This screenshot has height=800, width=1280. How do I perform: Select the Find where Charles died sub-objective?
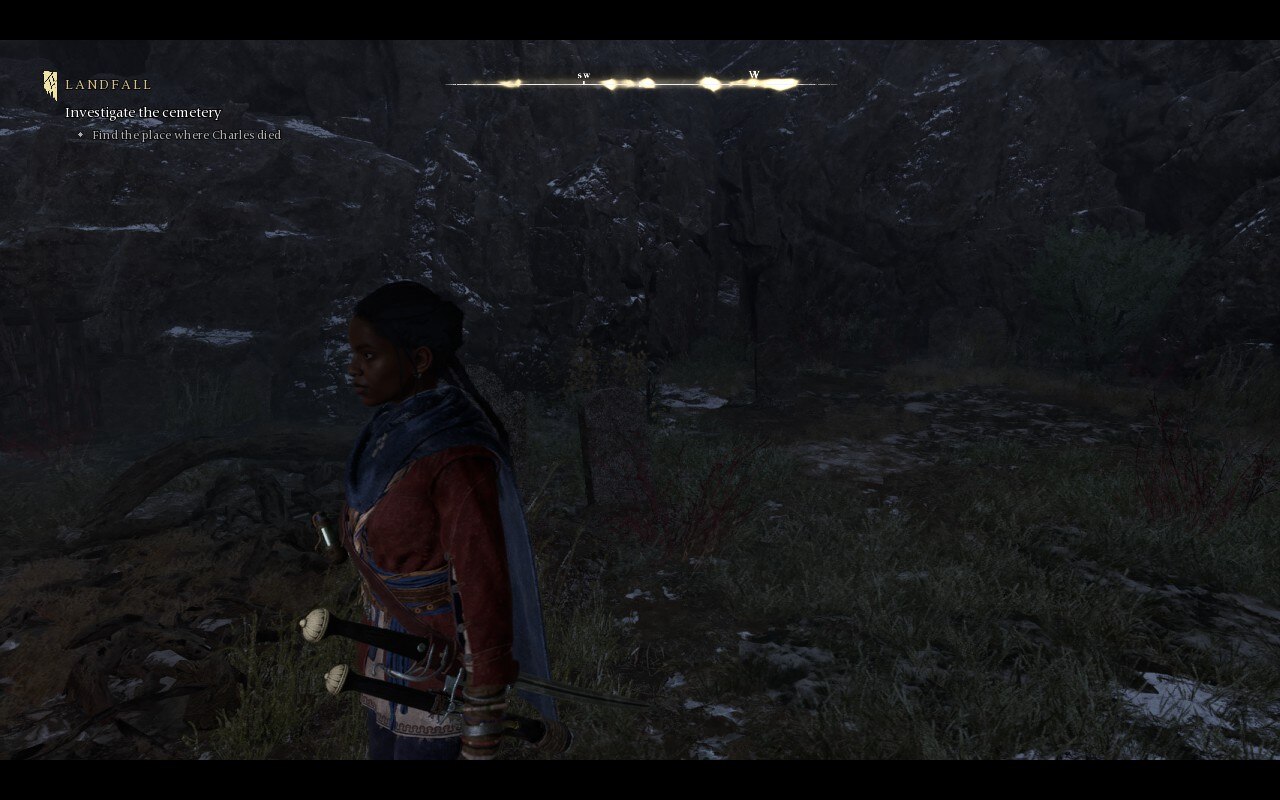click(186, 134)
